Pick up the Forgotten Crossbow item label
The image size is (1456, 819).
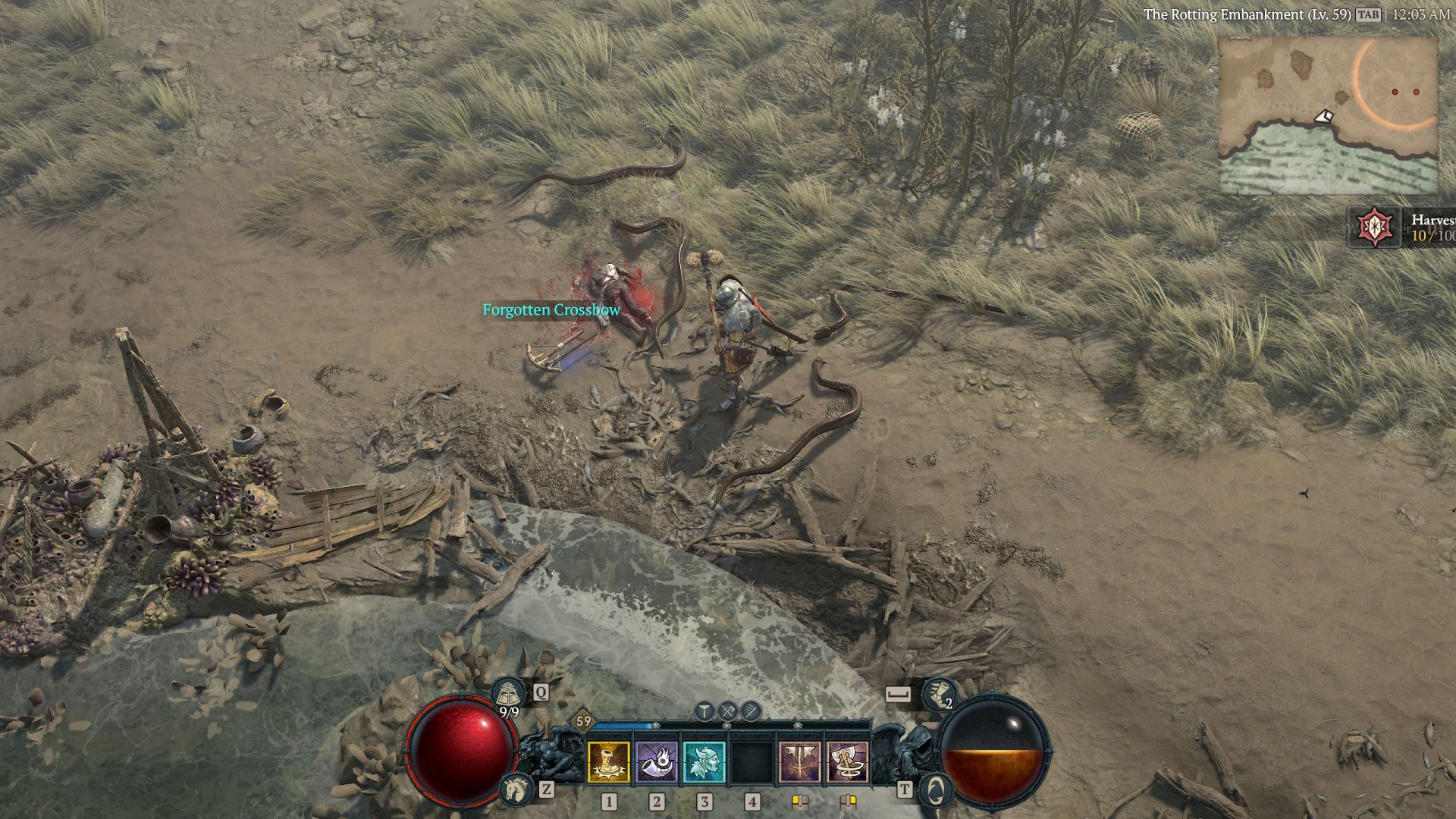click(x=551, y=310)
